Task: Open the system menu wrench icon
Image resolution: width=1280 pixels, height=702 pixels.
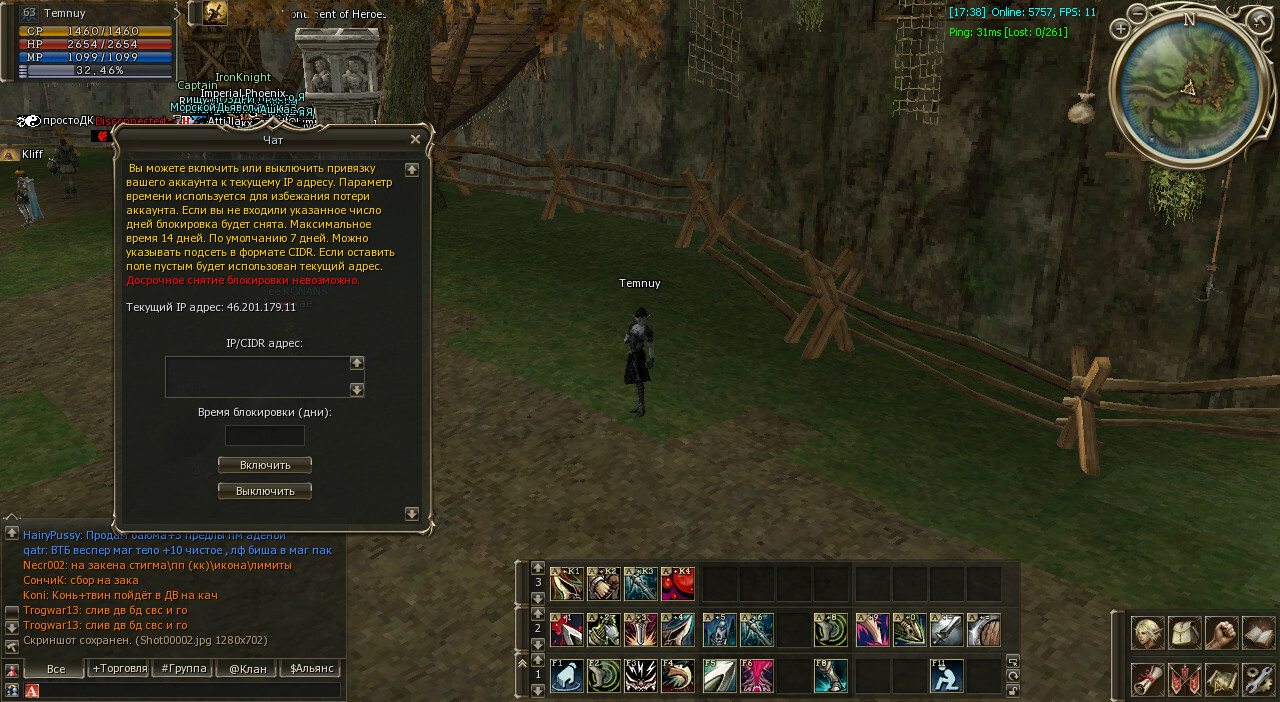Action: click(x=1259, y=680)
